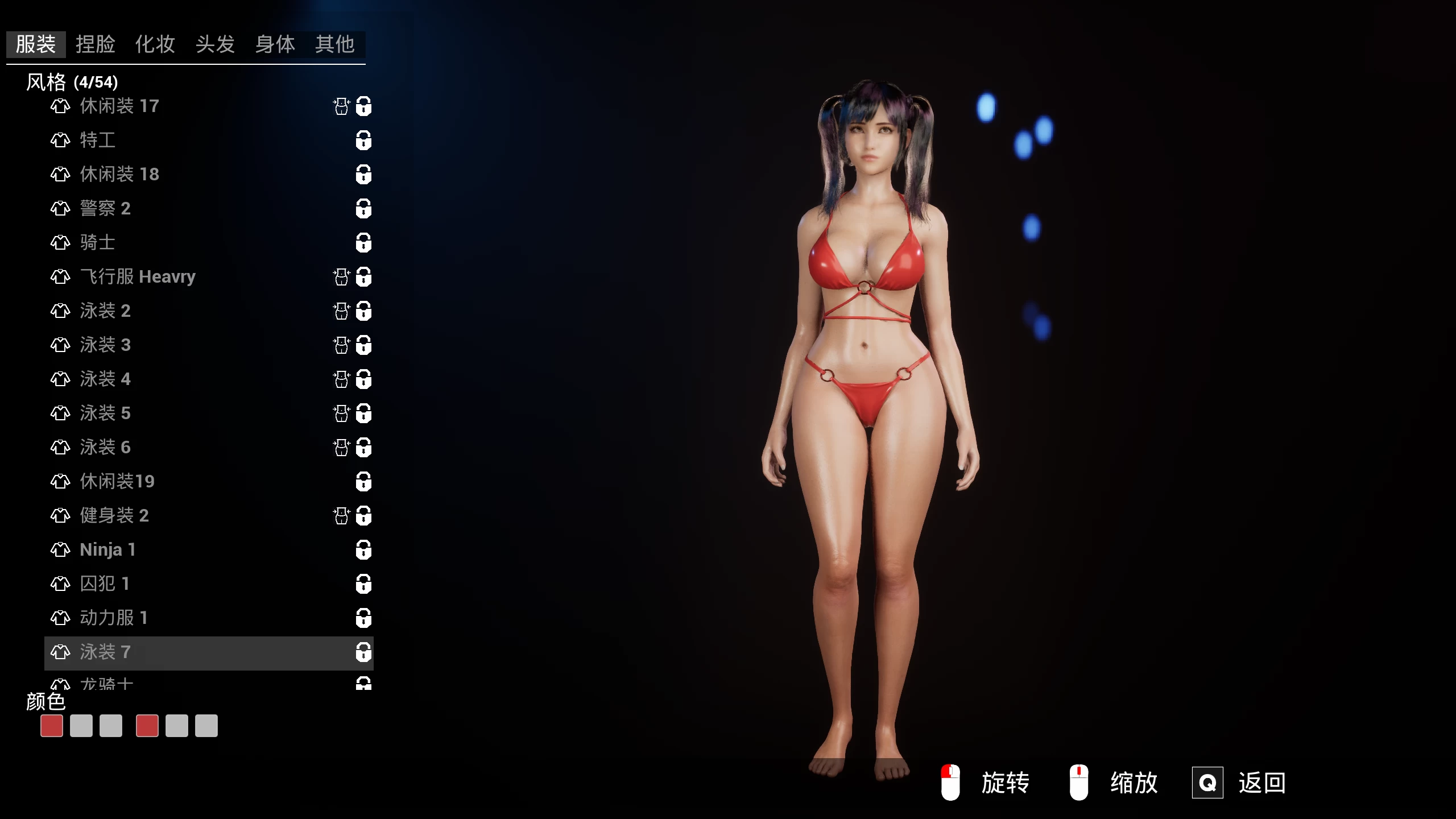
Task: Select the shirt icon beside 动力服 1
Action: [x=60, y=618]
